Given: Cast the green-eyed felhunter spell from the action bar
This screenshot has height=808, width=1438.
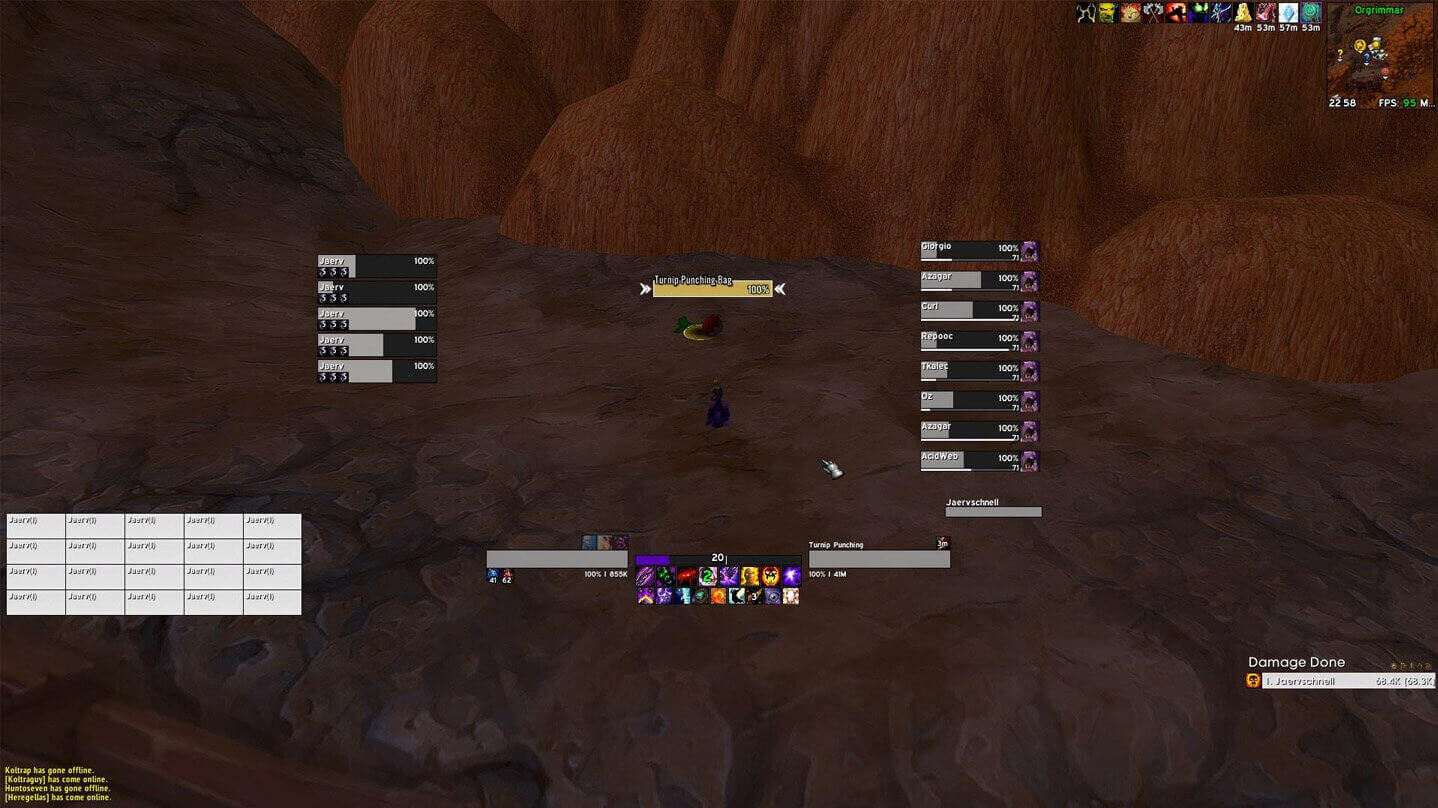Looking at the screenshot, I should 665,575.
